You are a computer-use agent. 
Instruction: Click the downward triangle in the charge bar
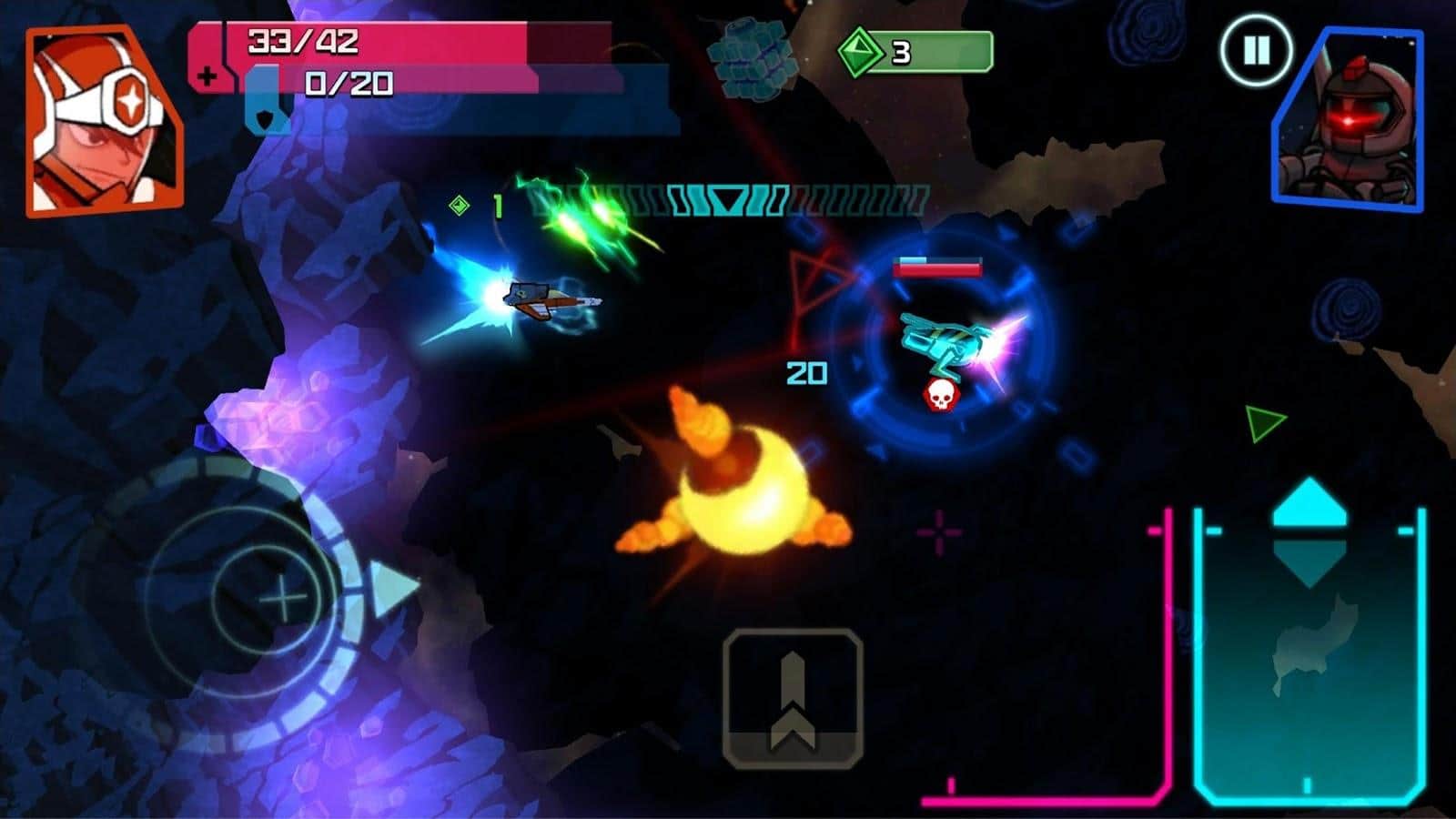click(728, 200)
